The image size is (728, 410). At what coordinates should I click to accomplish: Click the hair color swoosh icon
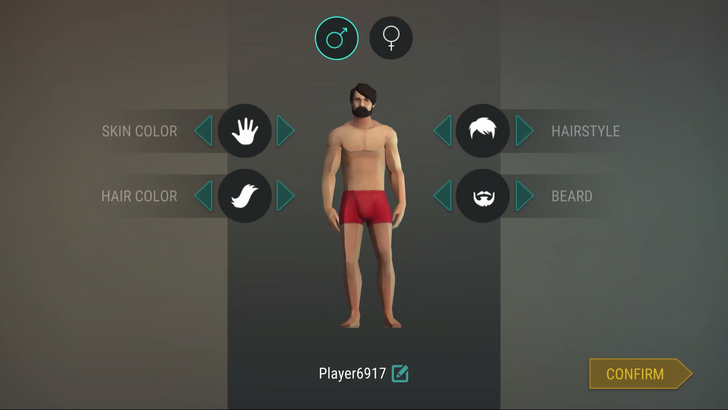[245, 196]
